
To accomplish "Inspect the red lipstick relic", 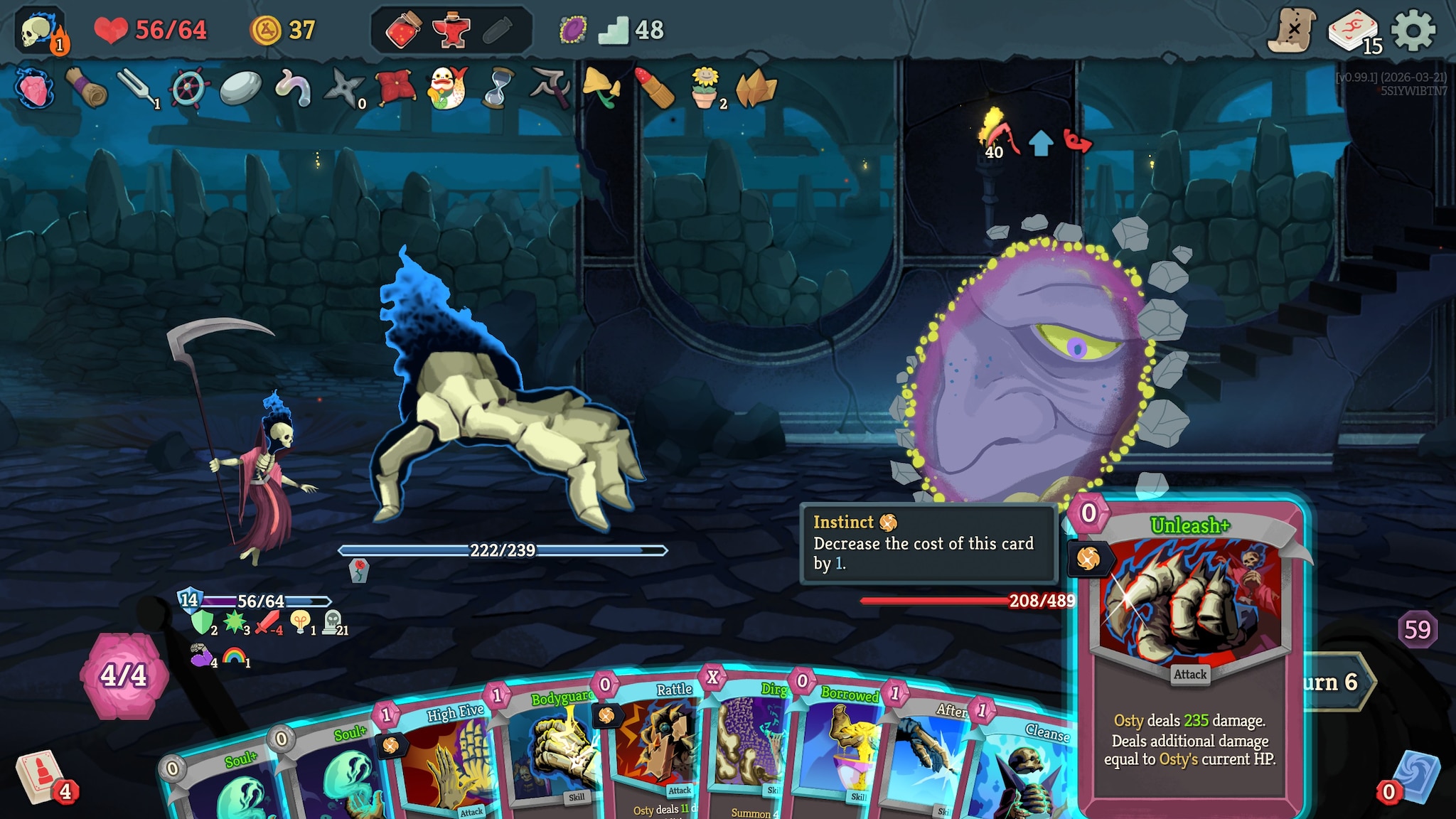I will pos(653,89).
